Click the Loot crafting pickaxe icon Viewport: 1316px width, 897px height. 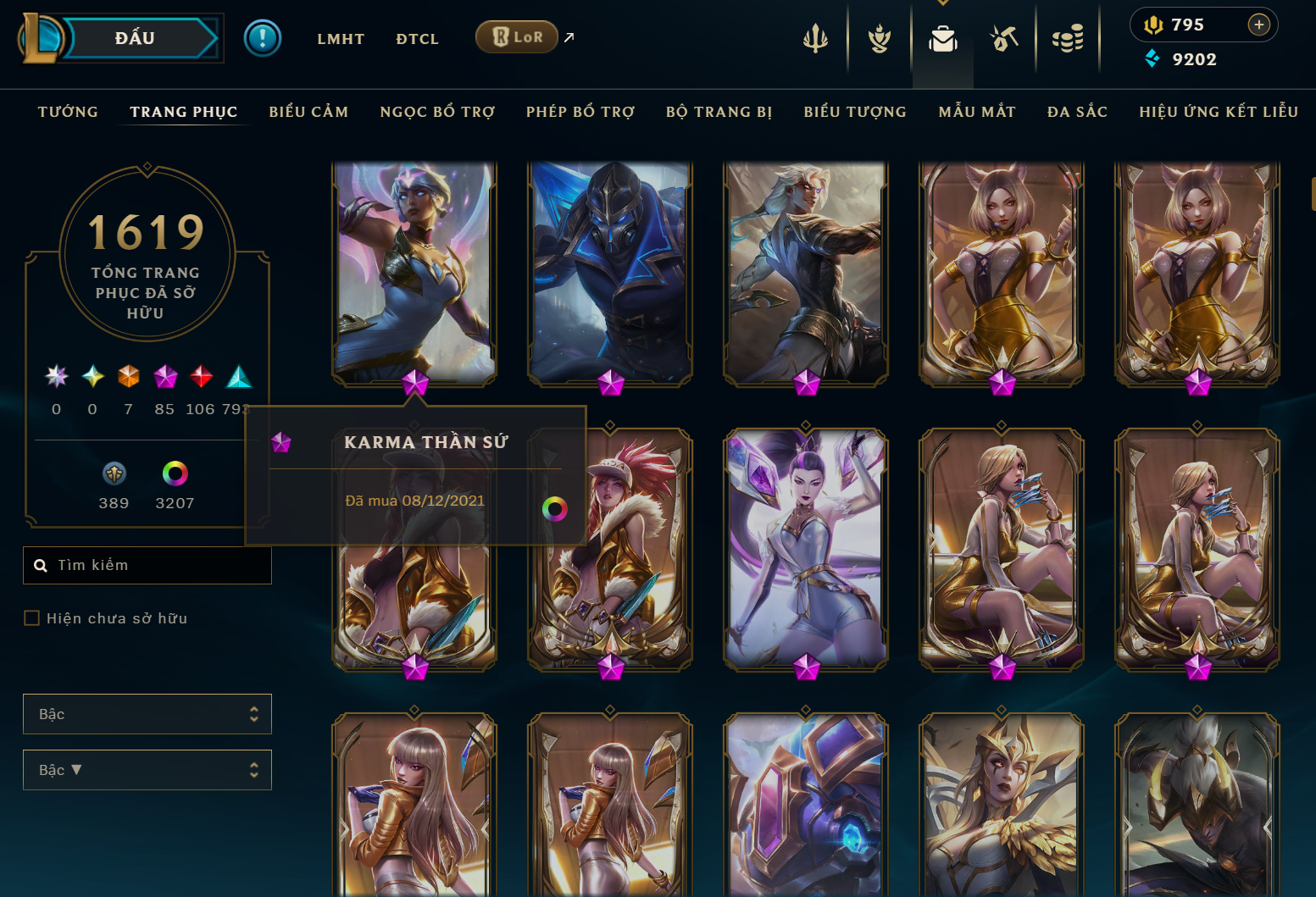[x=1004, y=37]
